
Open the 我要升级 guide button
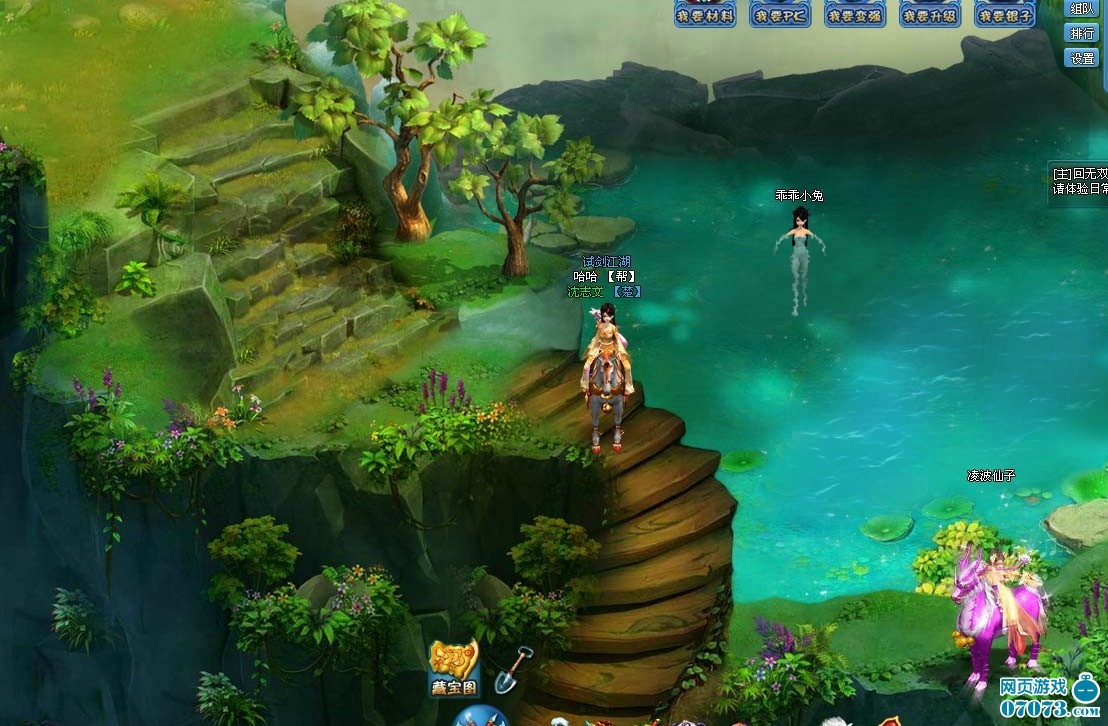tap(930, 13)
